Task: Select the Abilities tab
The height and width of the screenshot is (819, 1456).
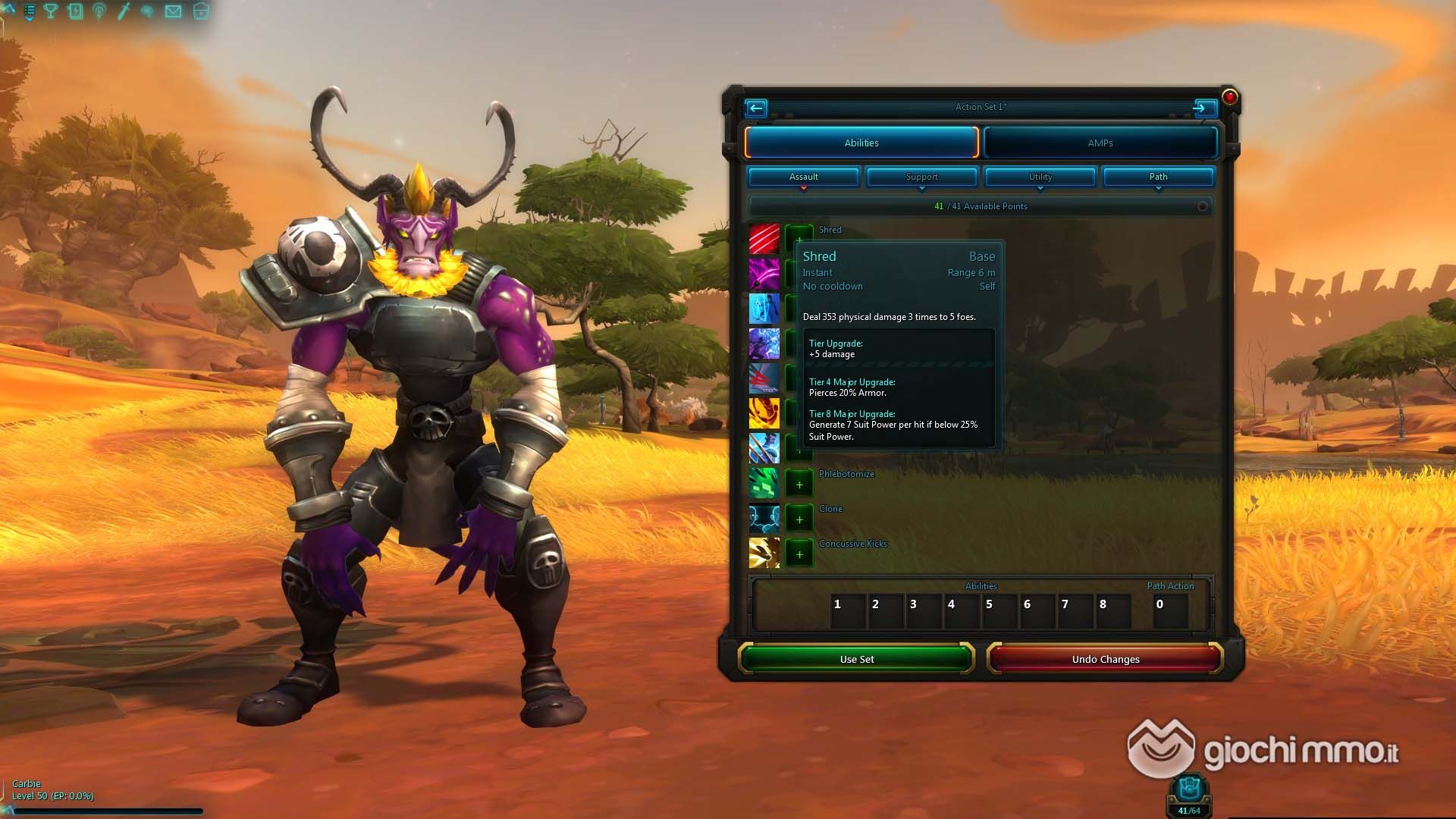Action: (x=861, y=143)
